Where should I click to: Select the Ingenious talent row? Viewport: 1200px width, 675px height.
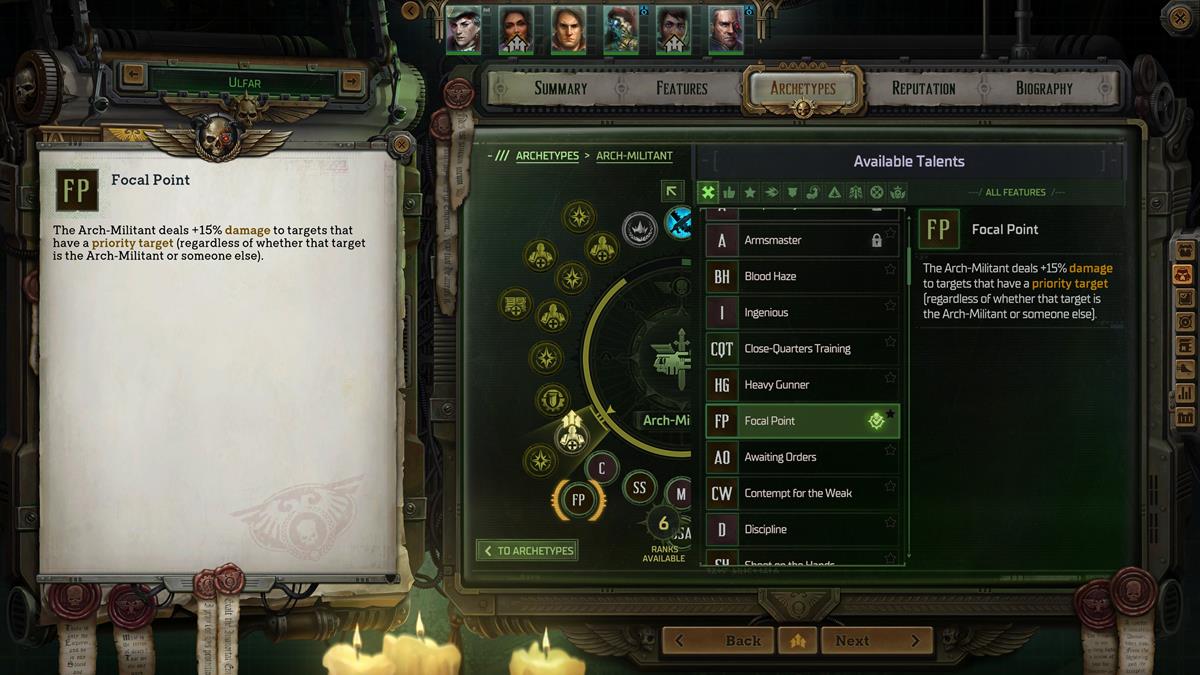click(x=802, y=313)
